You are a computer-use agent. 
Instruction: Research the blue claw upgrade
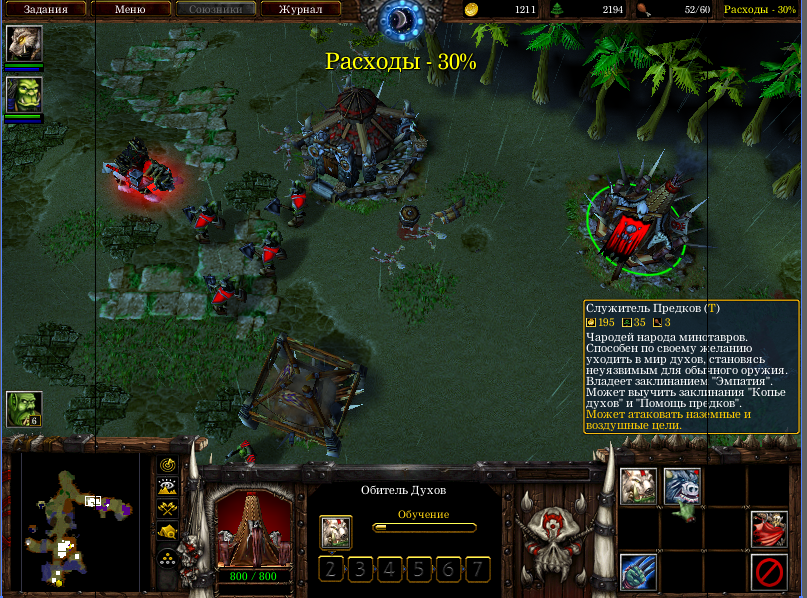(638, 572)
